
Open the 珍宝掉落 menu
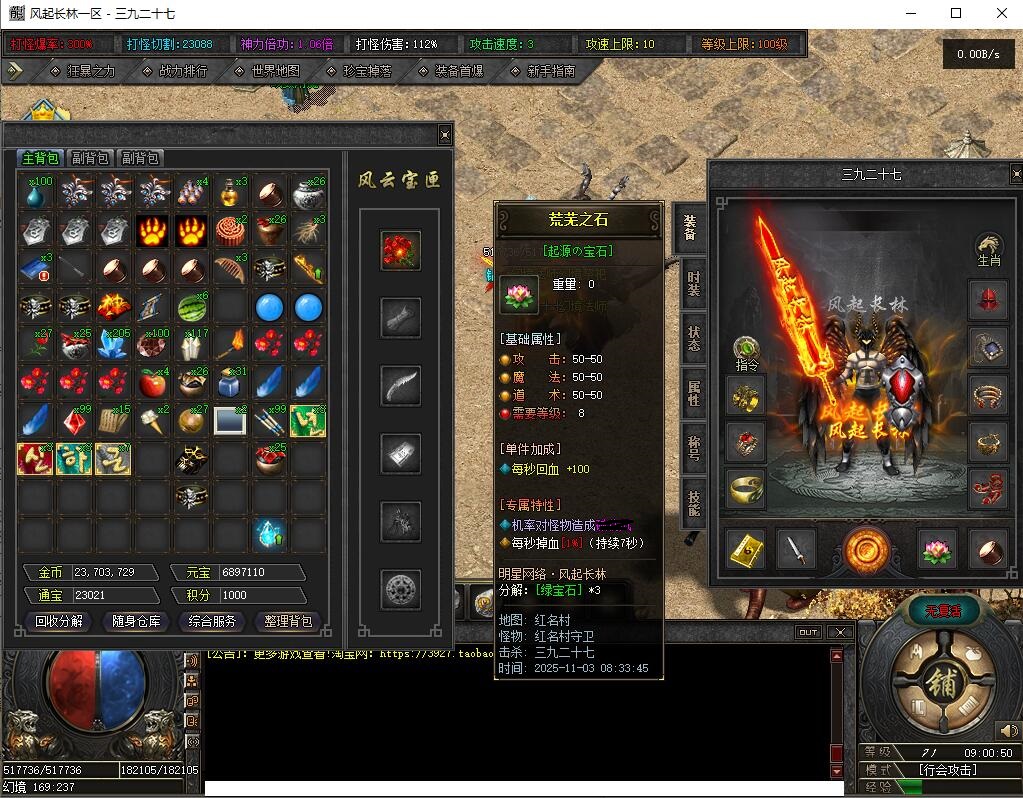pos(367,71)
